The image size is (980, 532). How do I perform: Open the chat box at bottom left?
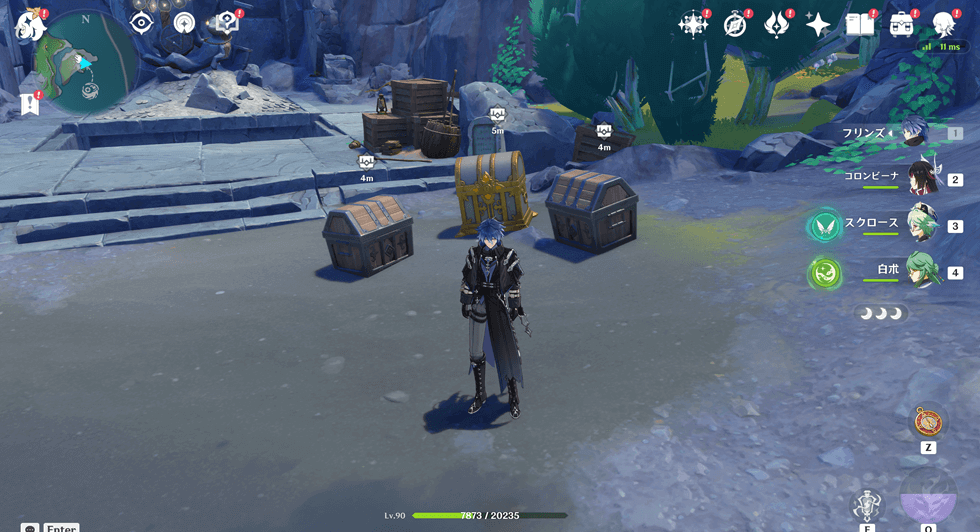coord(30,528)
